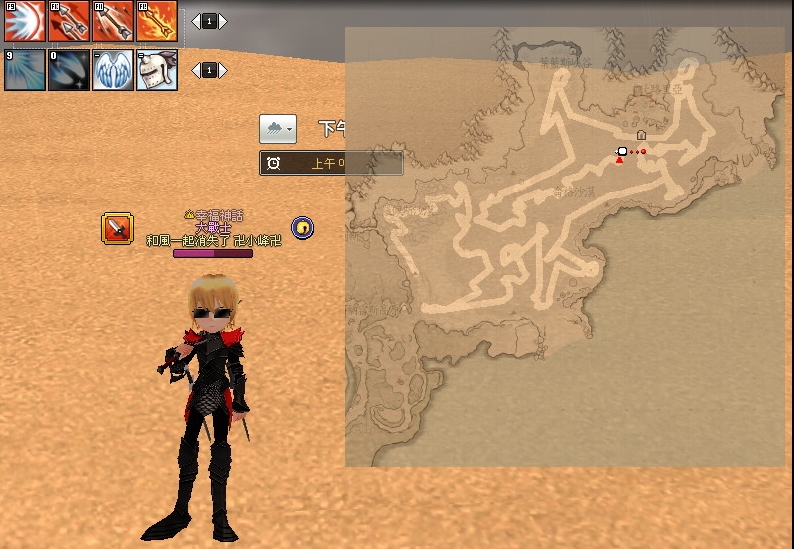Click the round blue-and-gold badge icon
Viewport: 794px width, 549px height.
click(x=303, y=228)
